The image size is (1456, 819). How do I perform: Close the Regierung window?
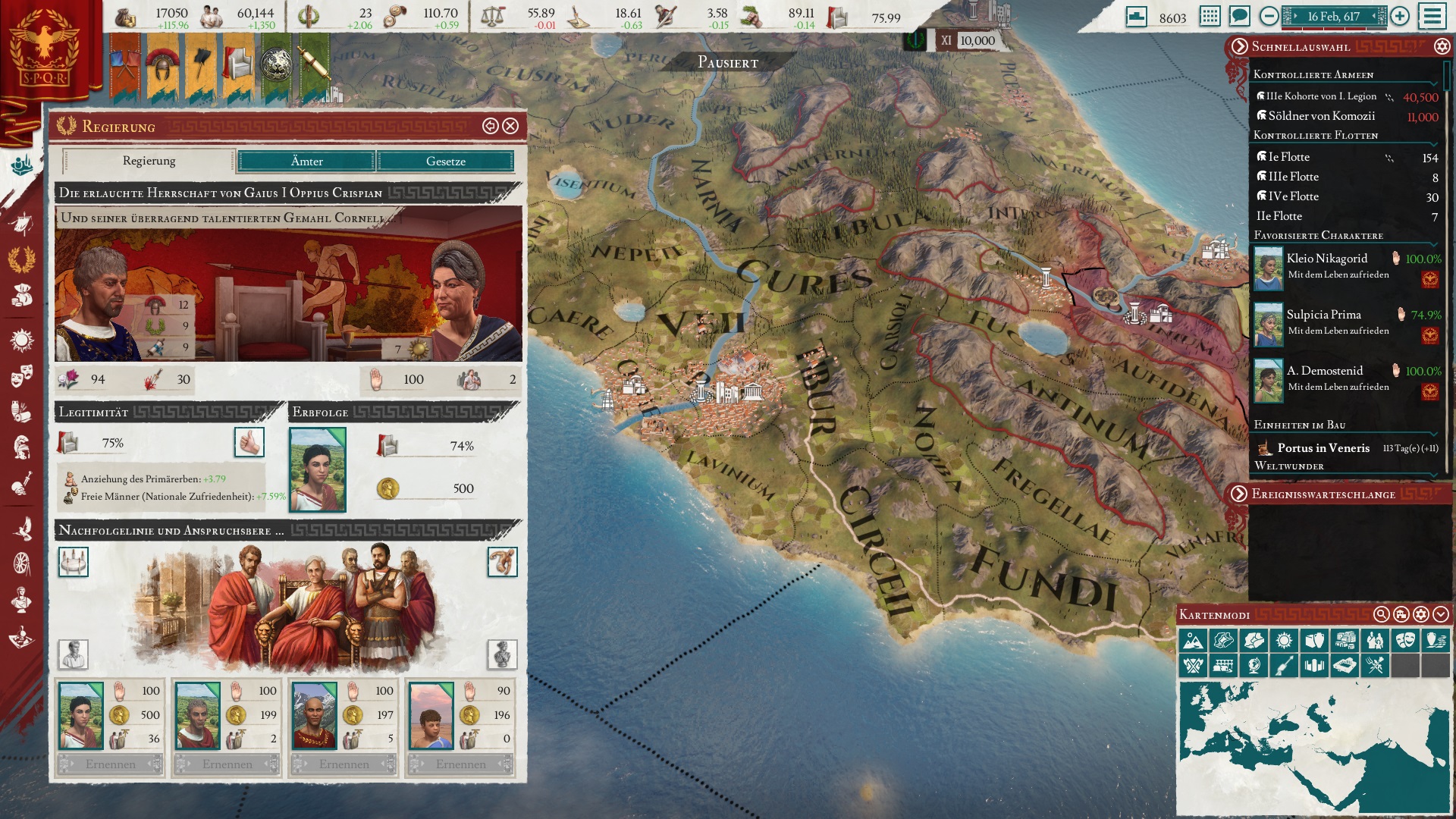click(x=511, y=126)
